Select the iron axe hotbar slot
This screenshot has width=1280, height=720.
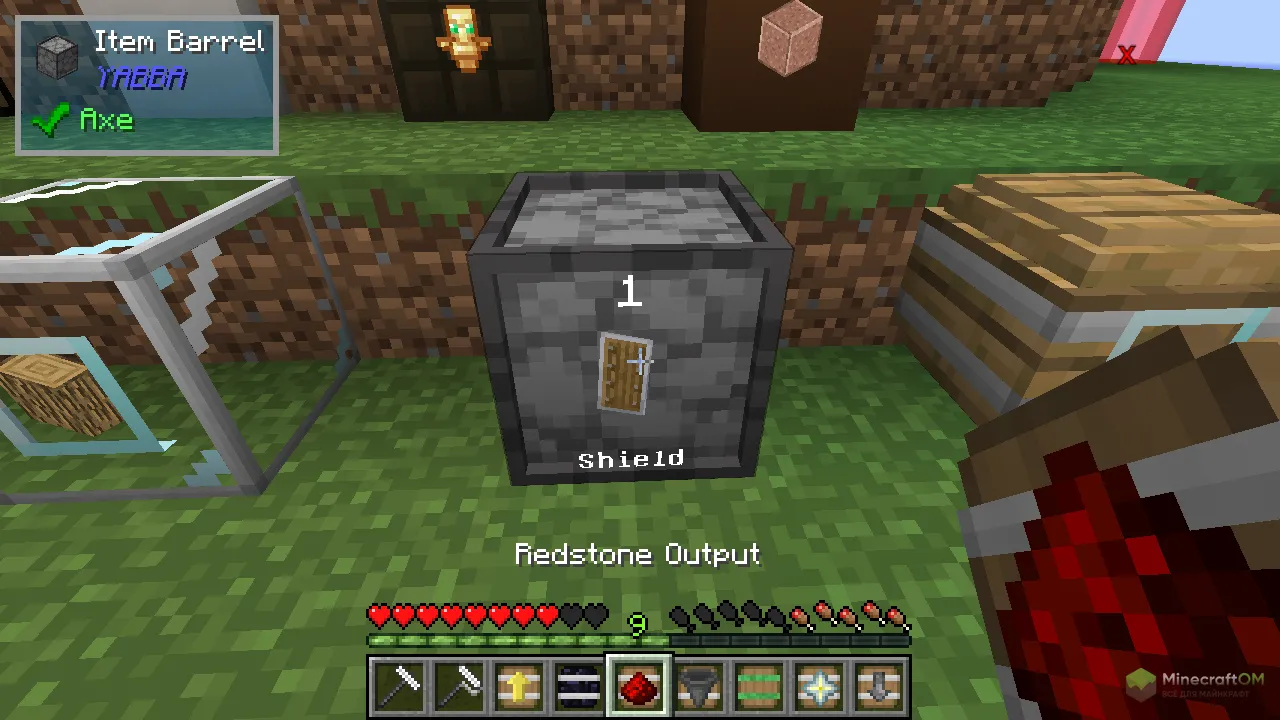(460, 687)
